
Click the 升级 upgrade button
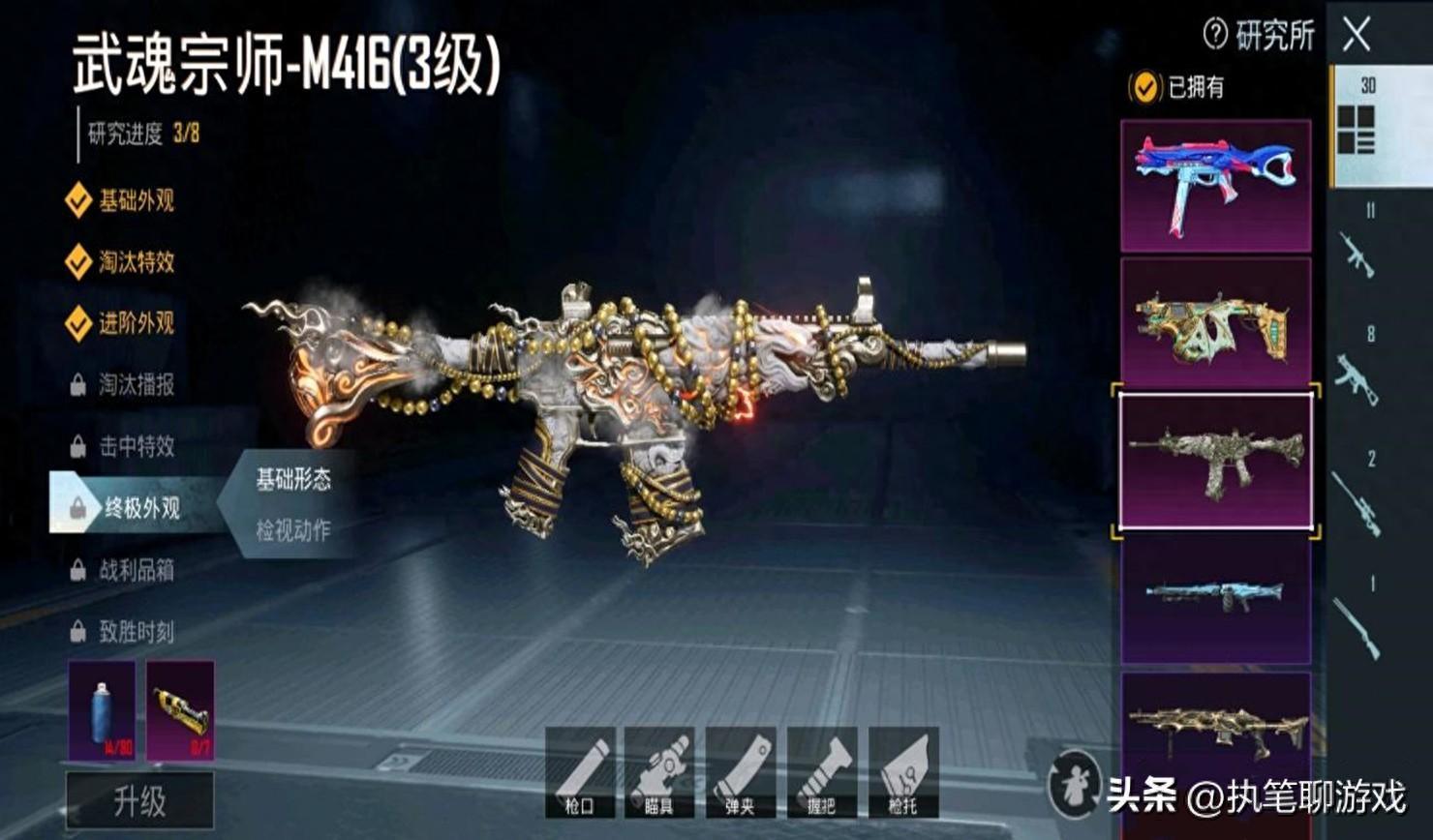click(x=139, y=801)
